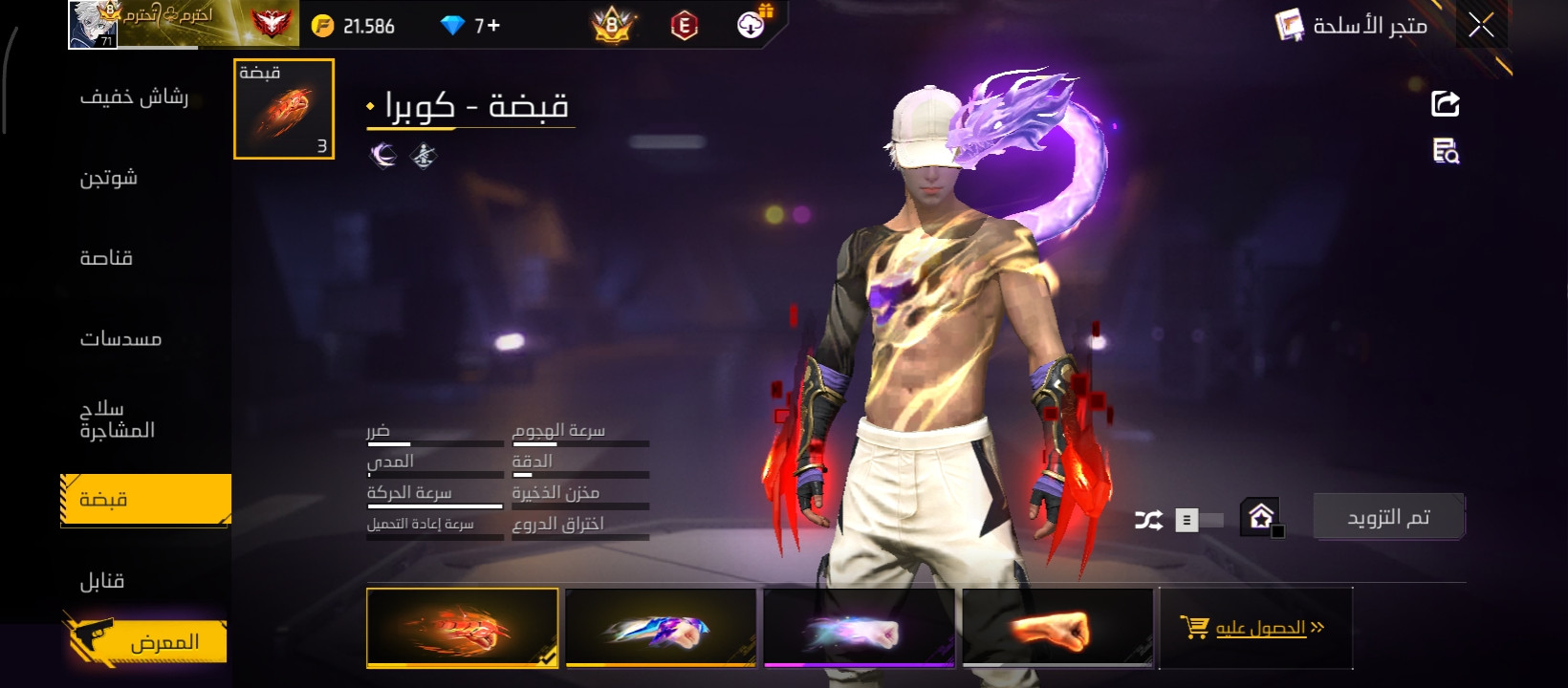Open the رشاش خفيف weapon category

[134, 97]
